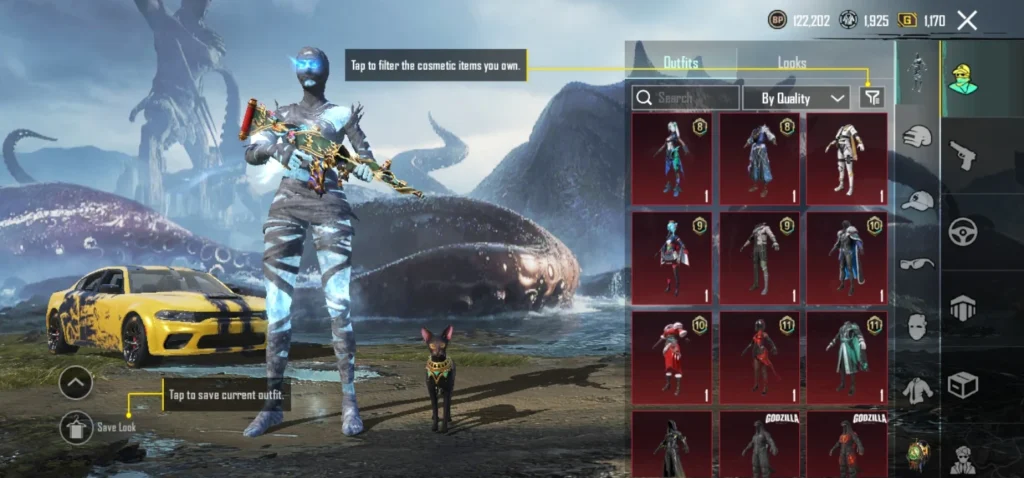This screenshot has width=1024, height=478.
Task: Switch to the Looks tab
Action: pos(792,62)
